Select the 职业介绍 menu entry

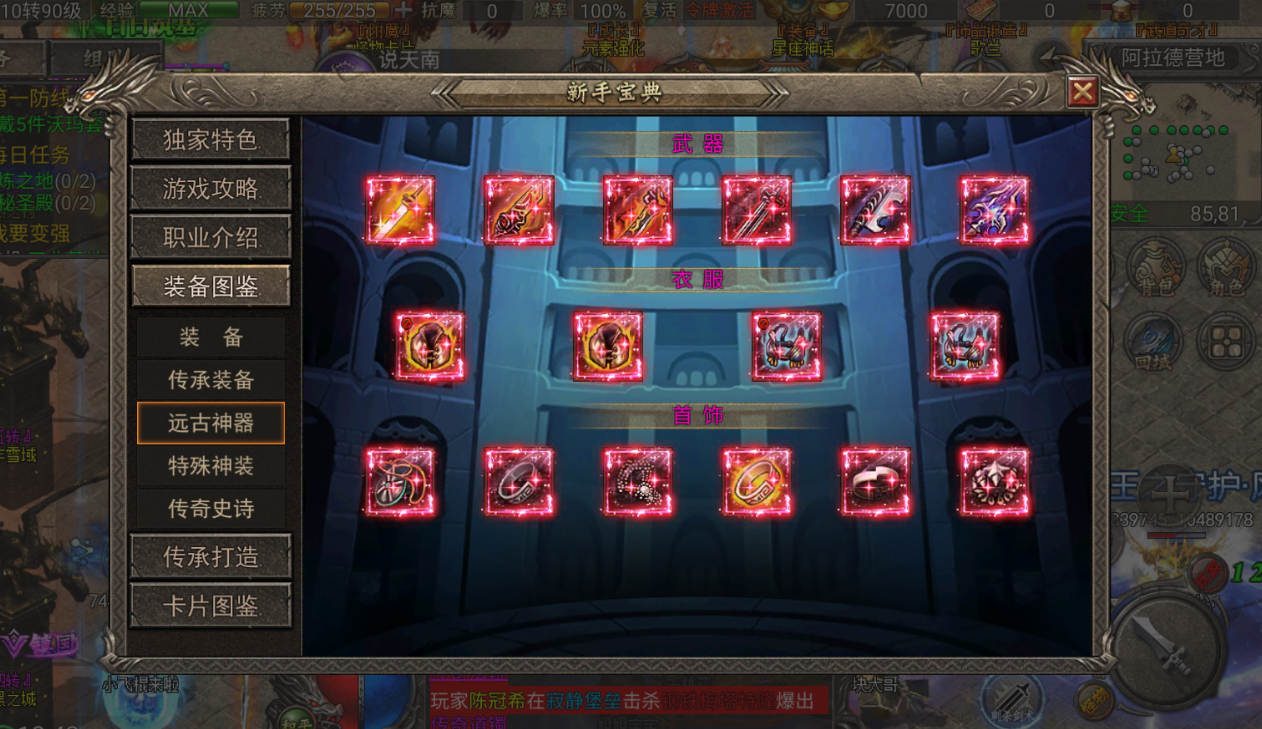(x=210, y=238)
